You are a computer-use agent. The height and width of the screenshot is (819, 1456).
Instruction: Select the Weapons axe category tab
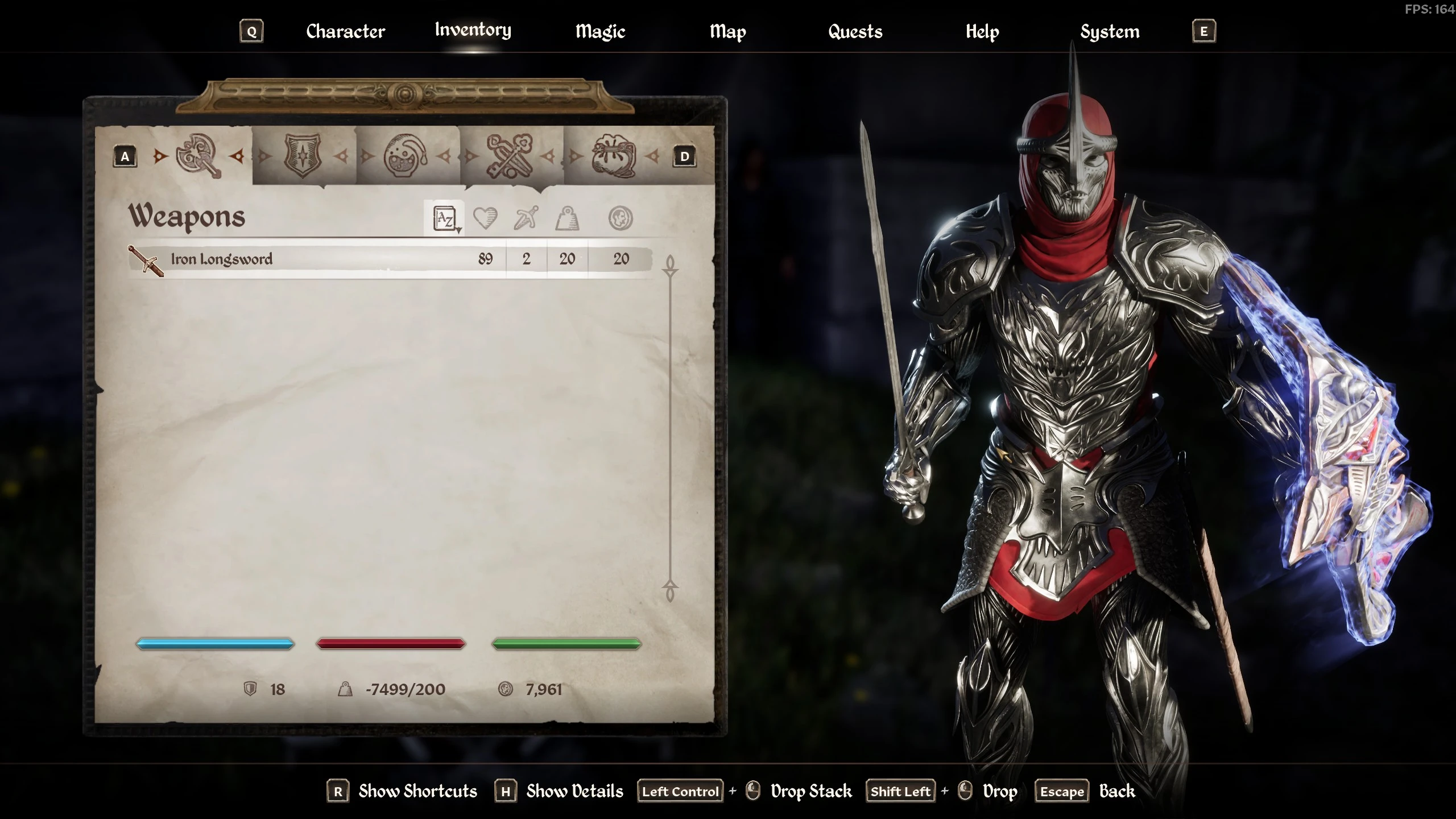tap(198, 156)
